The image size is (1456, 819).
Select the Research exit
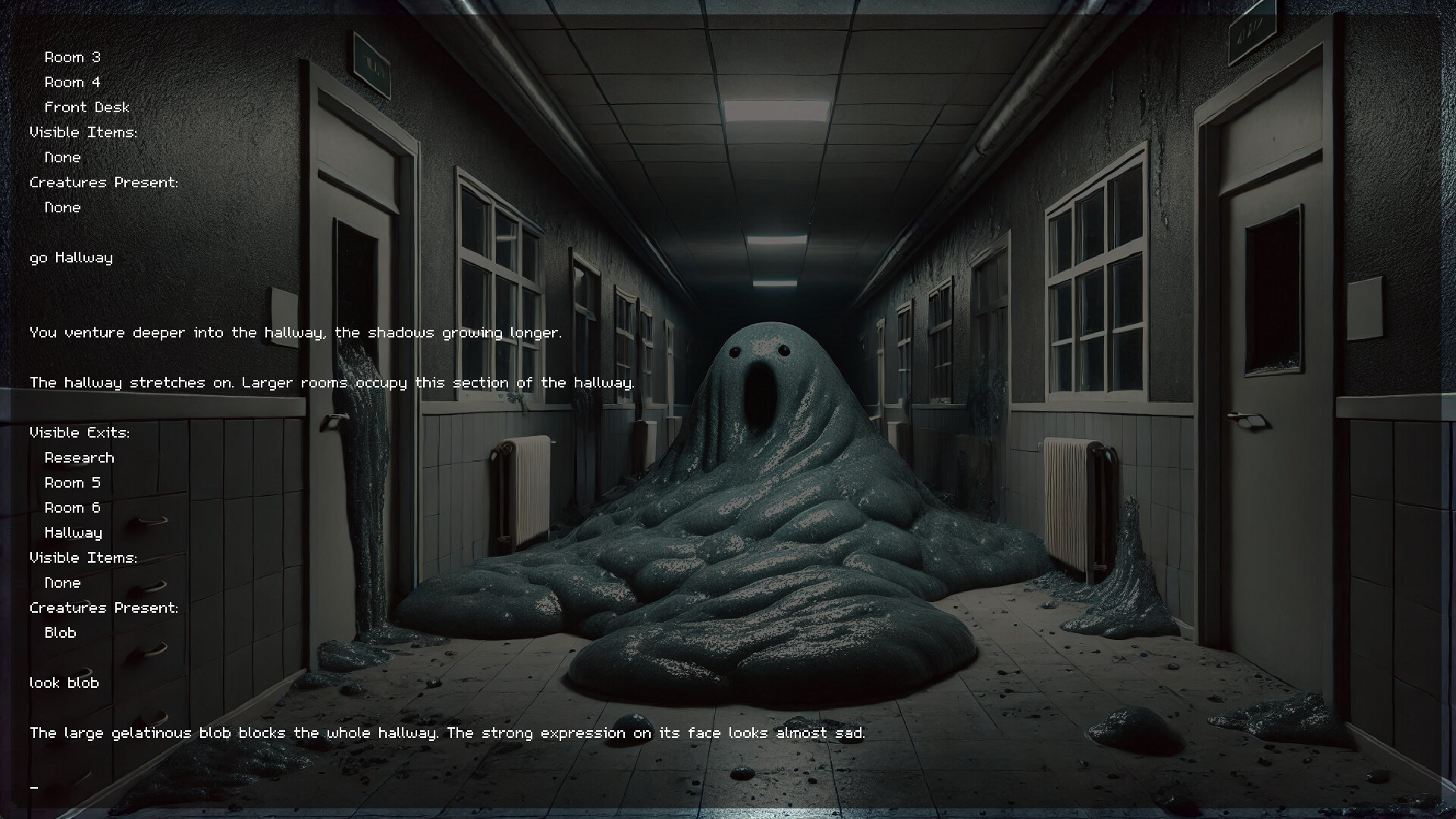79,457
